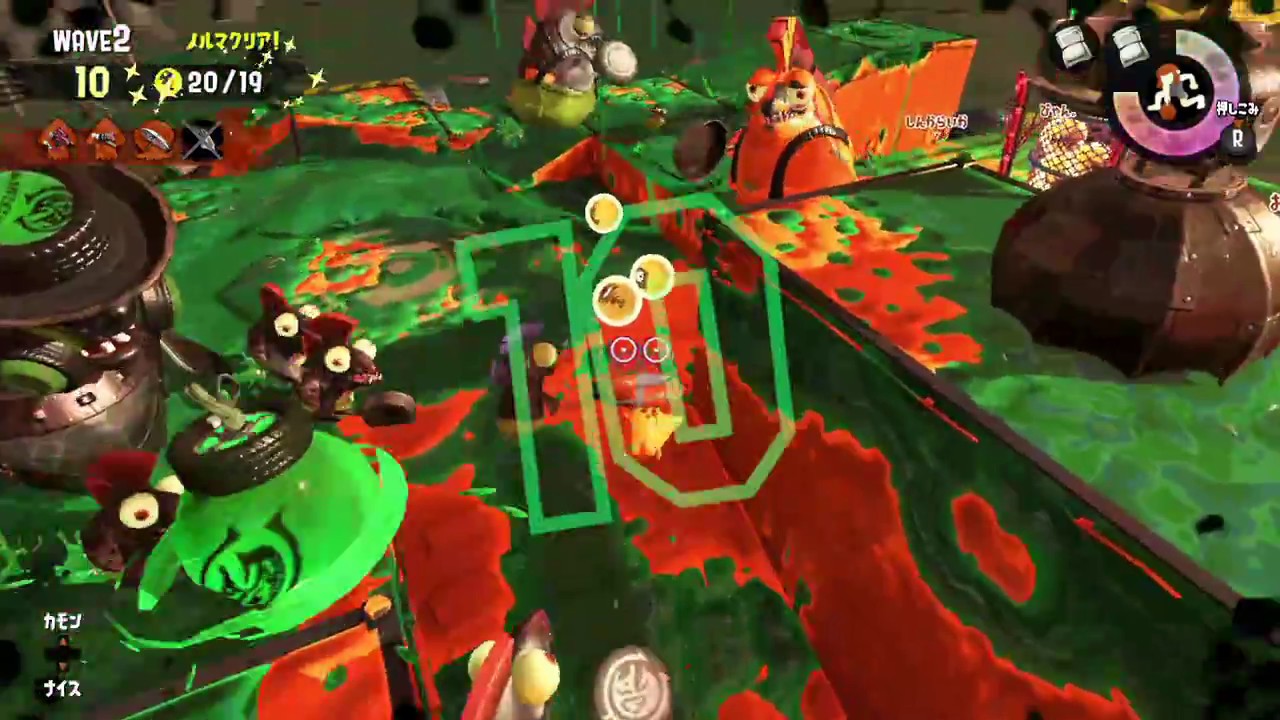
Task: Select the third teammate squid icon
Action: [152, 140]
